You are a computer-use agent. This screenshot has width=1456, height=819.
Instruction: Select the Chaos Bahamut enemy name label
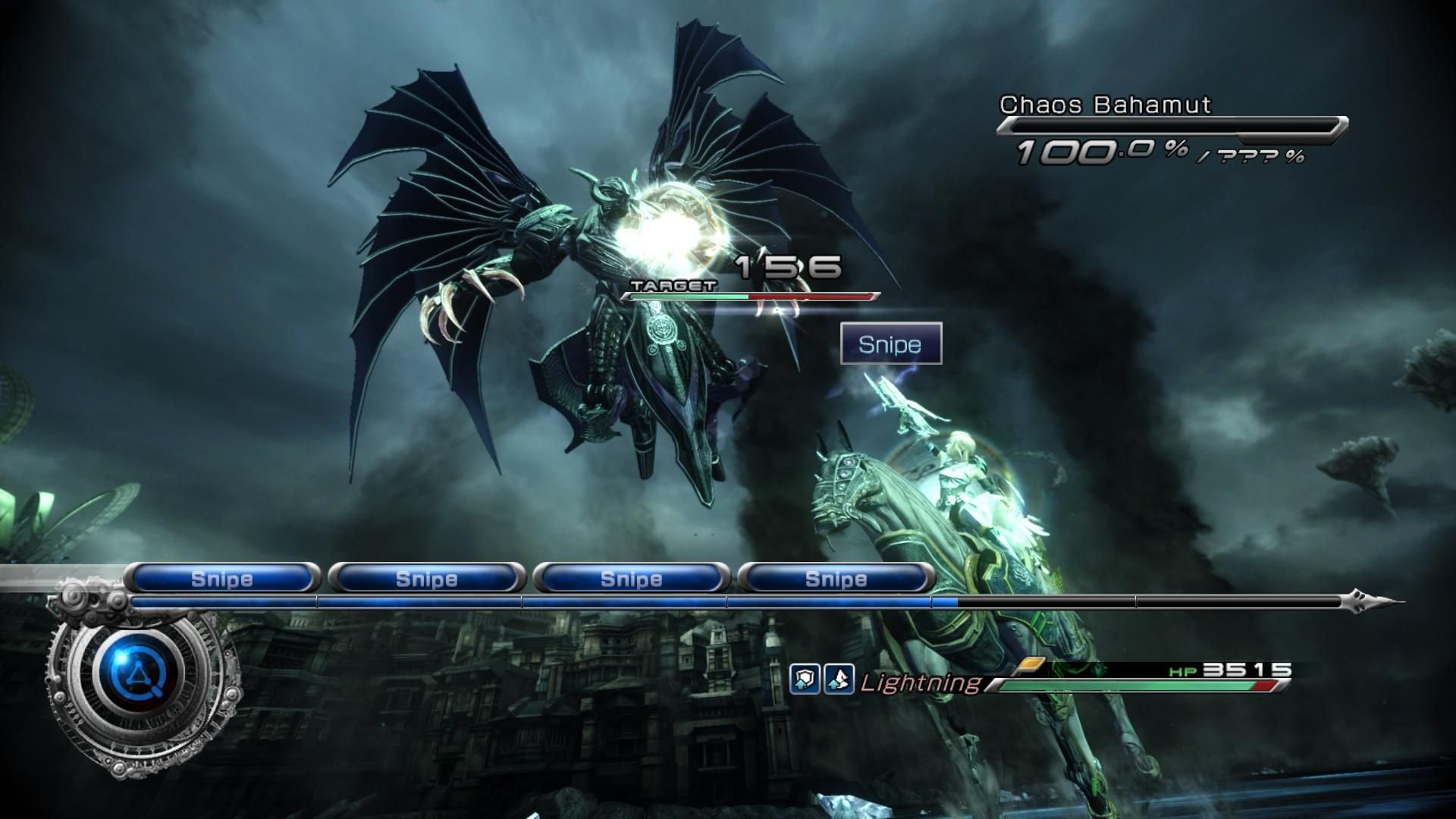tap(1105, 105)
